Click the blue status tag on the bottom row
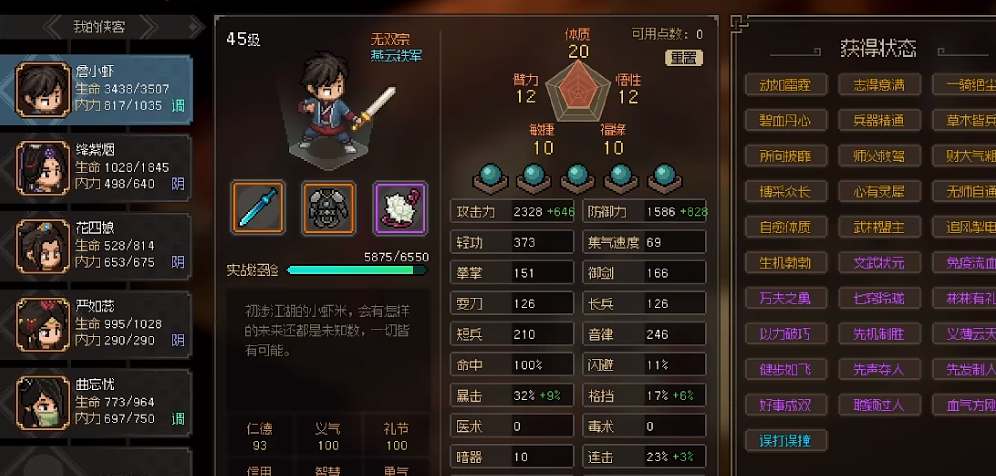 pos(785,440)
